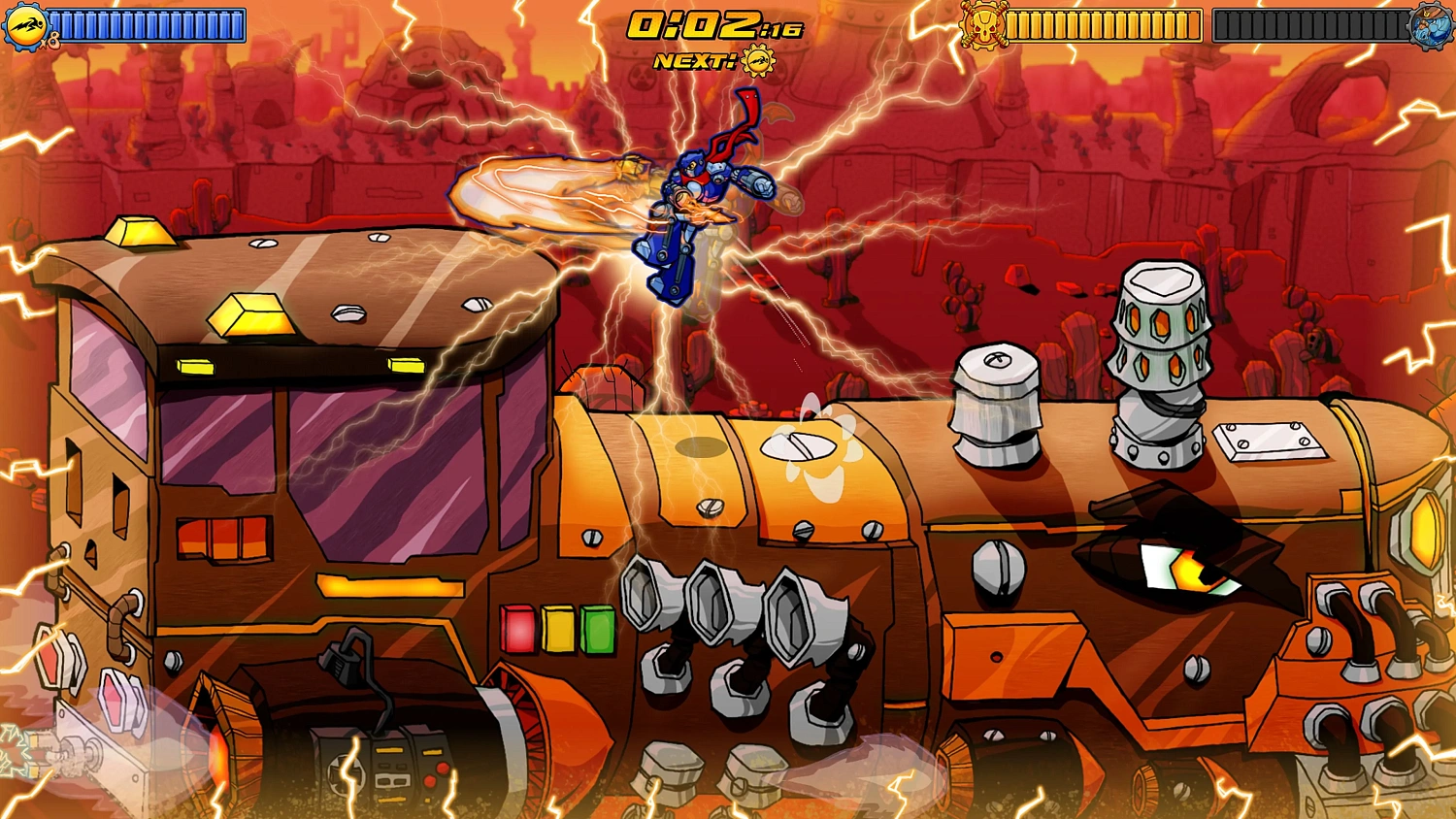The image size is (1456, 819).
Task: Click the x8 multiplier counter
Action: coord(51,42)
